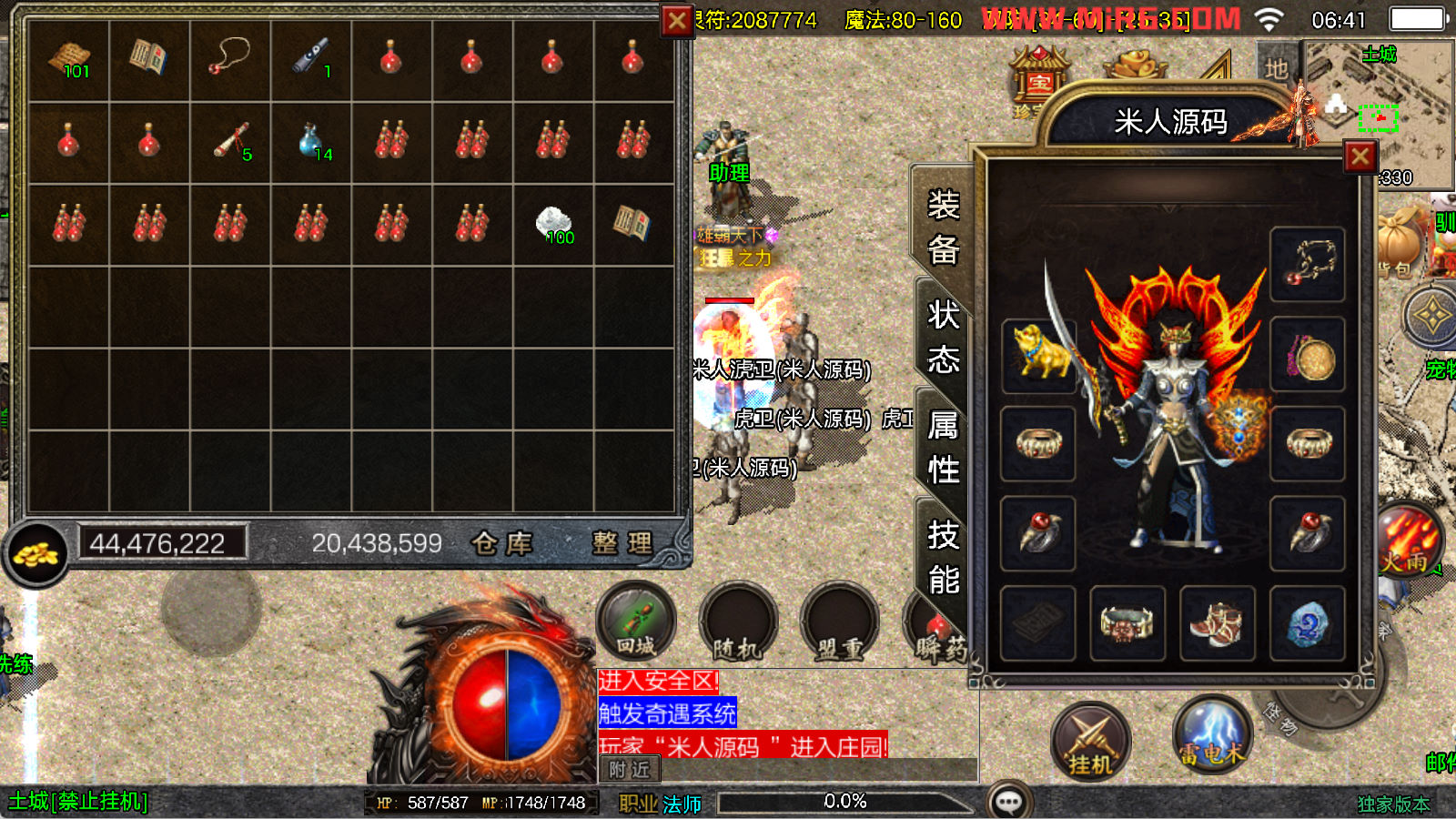The width and height of the screenshot is (1456, 819).
Task: Inspect the equipped golden ox medal
Action: click(x=1038, y=353)
